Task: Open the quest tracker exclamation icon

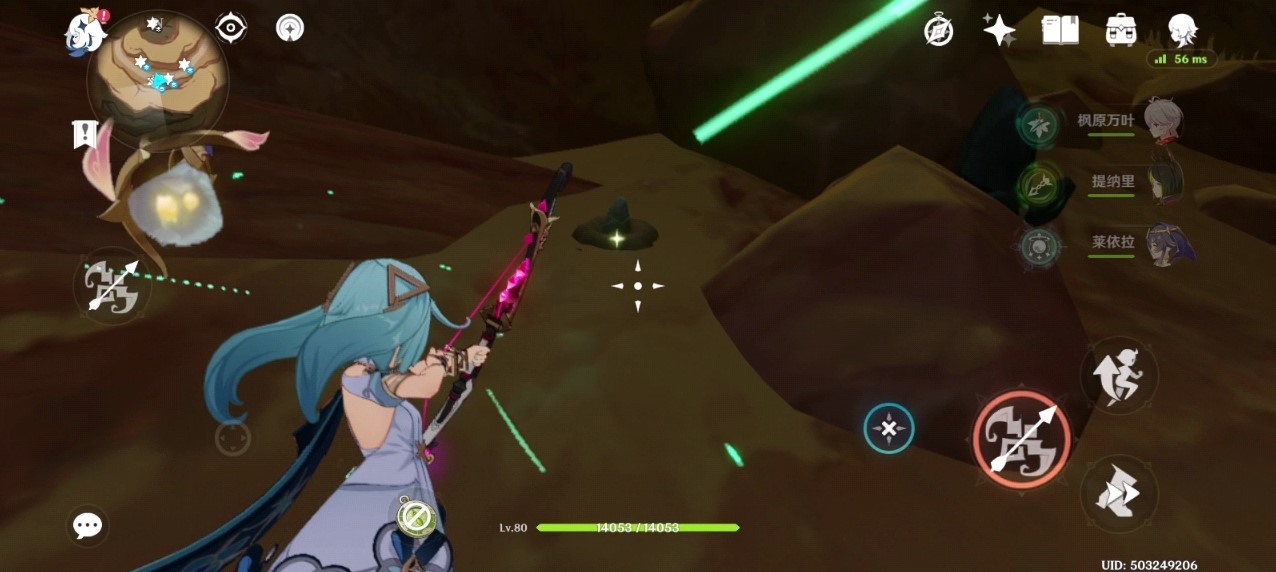Action: click(86, 134)
